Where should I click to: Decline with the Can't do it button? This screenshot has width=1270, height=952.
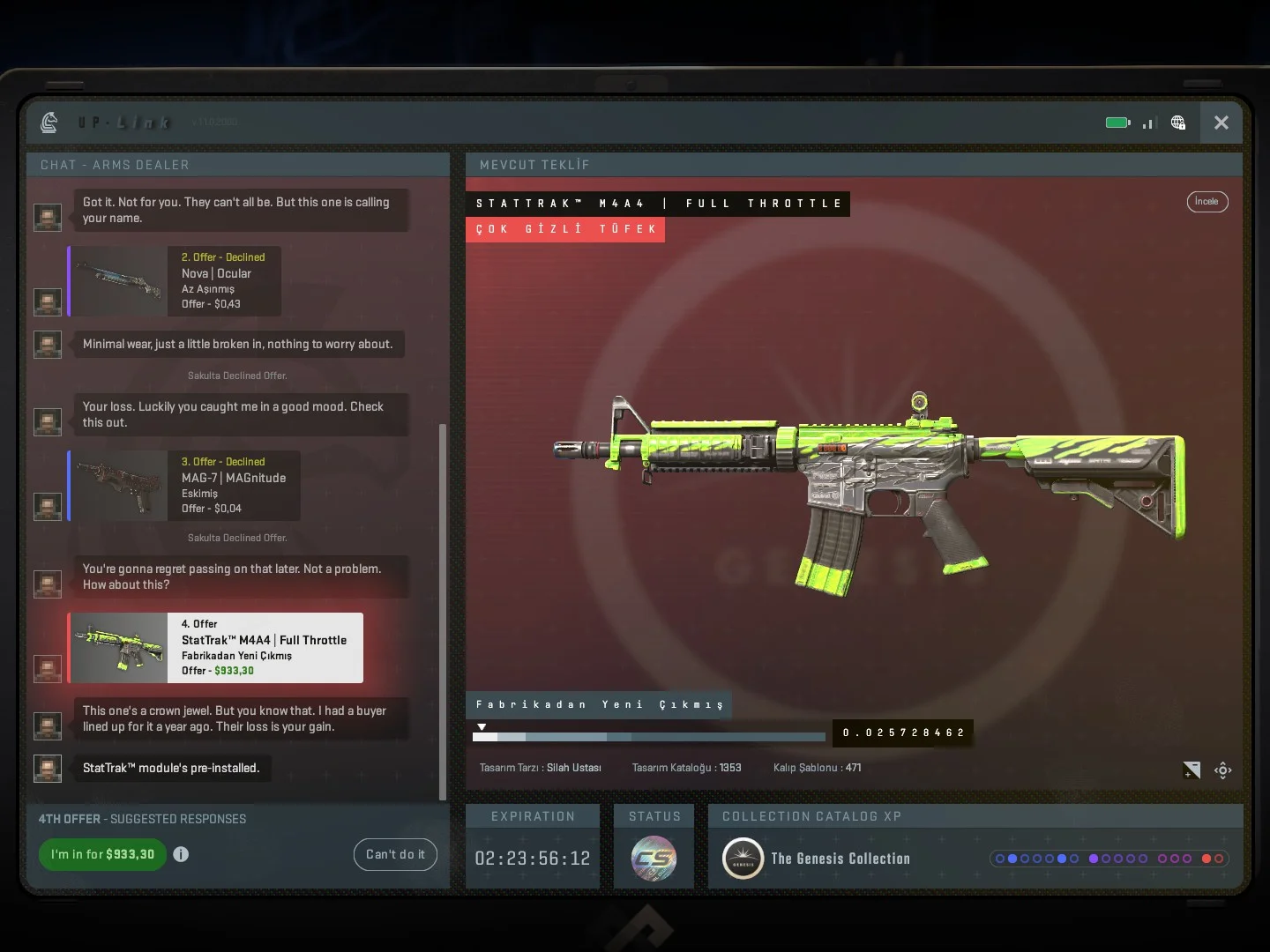click(x=395, y=854)
